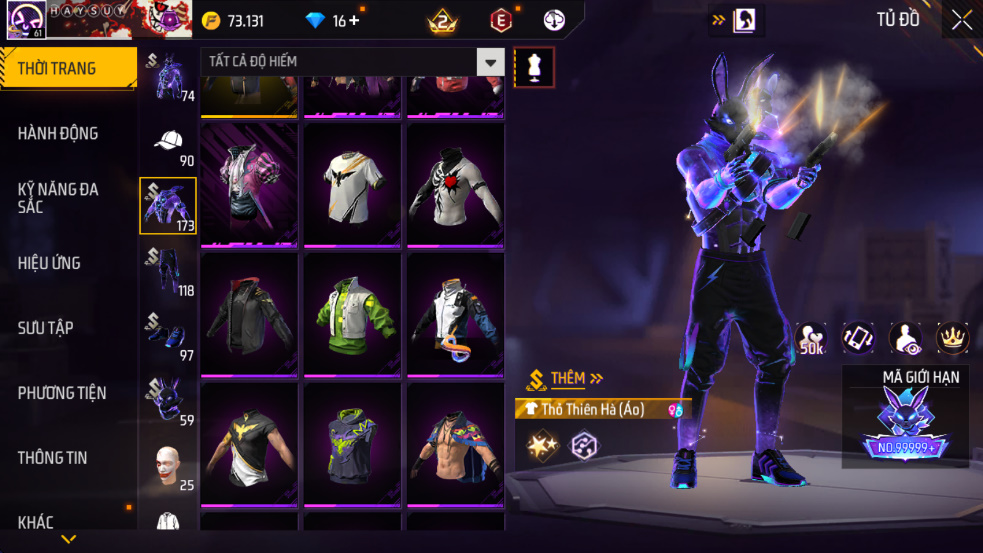Image resolution: width=983 pixels, height=553 pixels.
Task: Show the Thông Tin tab
Action: 52,458
